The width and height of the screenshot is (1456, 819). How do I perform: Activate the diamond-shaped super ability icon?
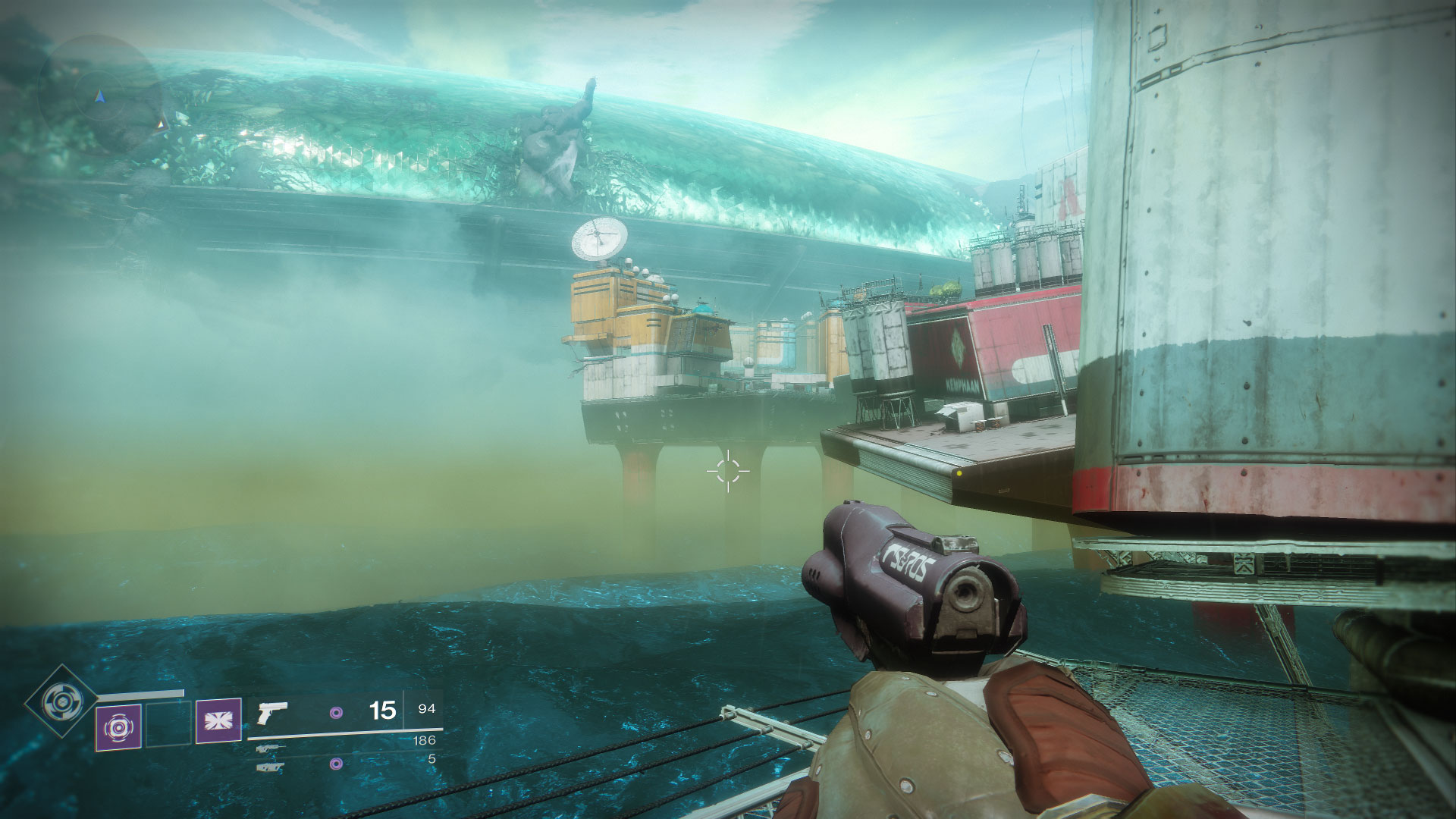click(x=61, y=701)
